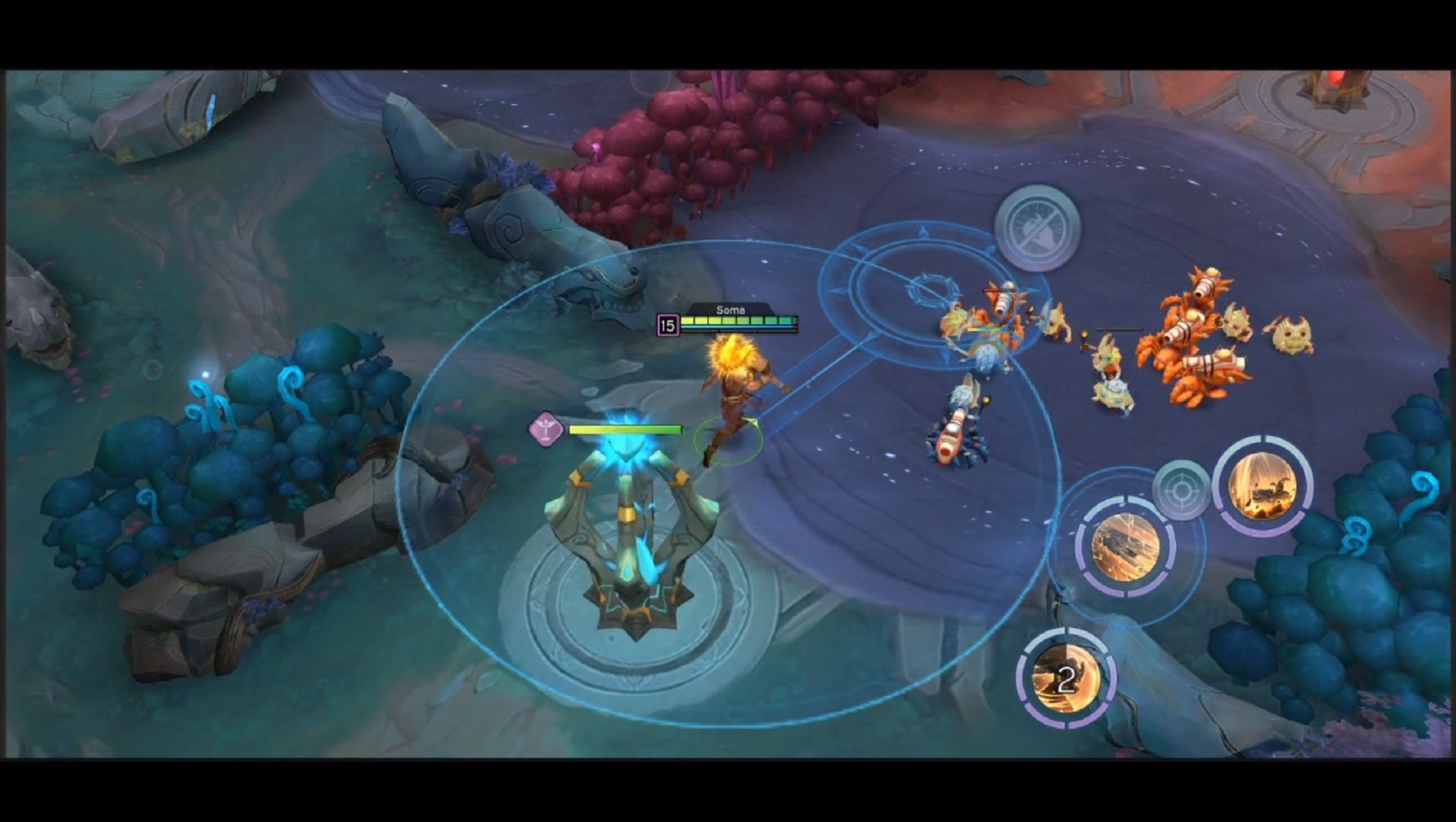Activate the ability showing a figure amid falling light
Screen dimensions: 1456x822
click(x=1262, y=486)
